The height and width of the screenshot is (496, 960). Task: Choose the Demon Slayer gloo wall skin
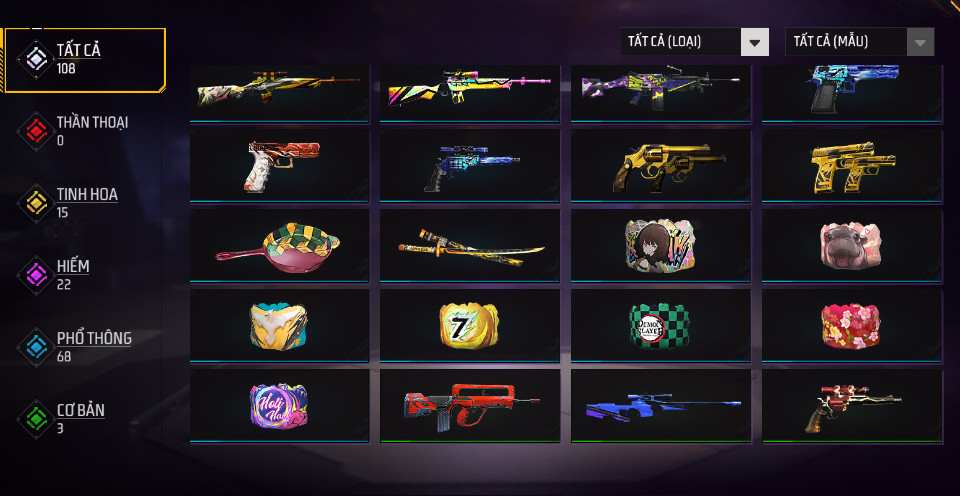click(x=661, y=326)
